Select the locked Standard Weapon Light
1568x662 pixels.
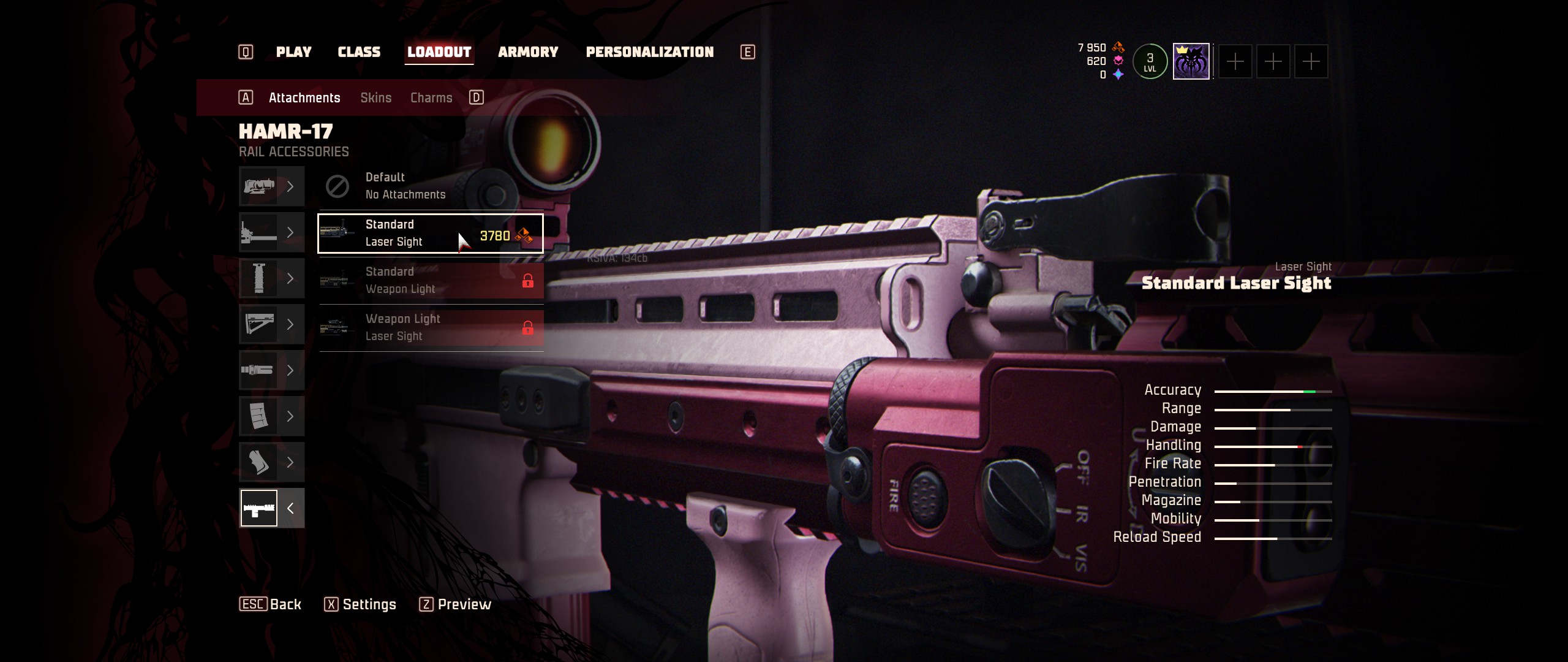click(431, 281)
